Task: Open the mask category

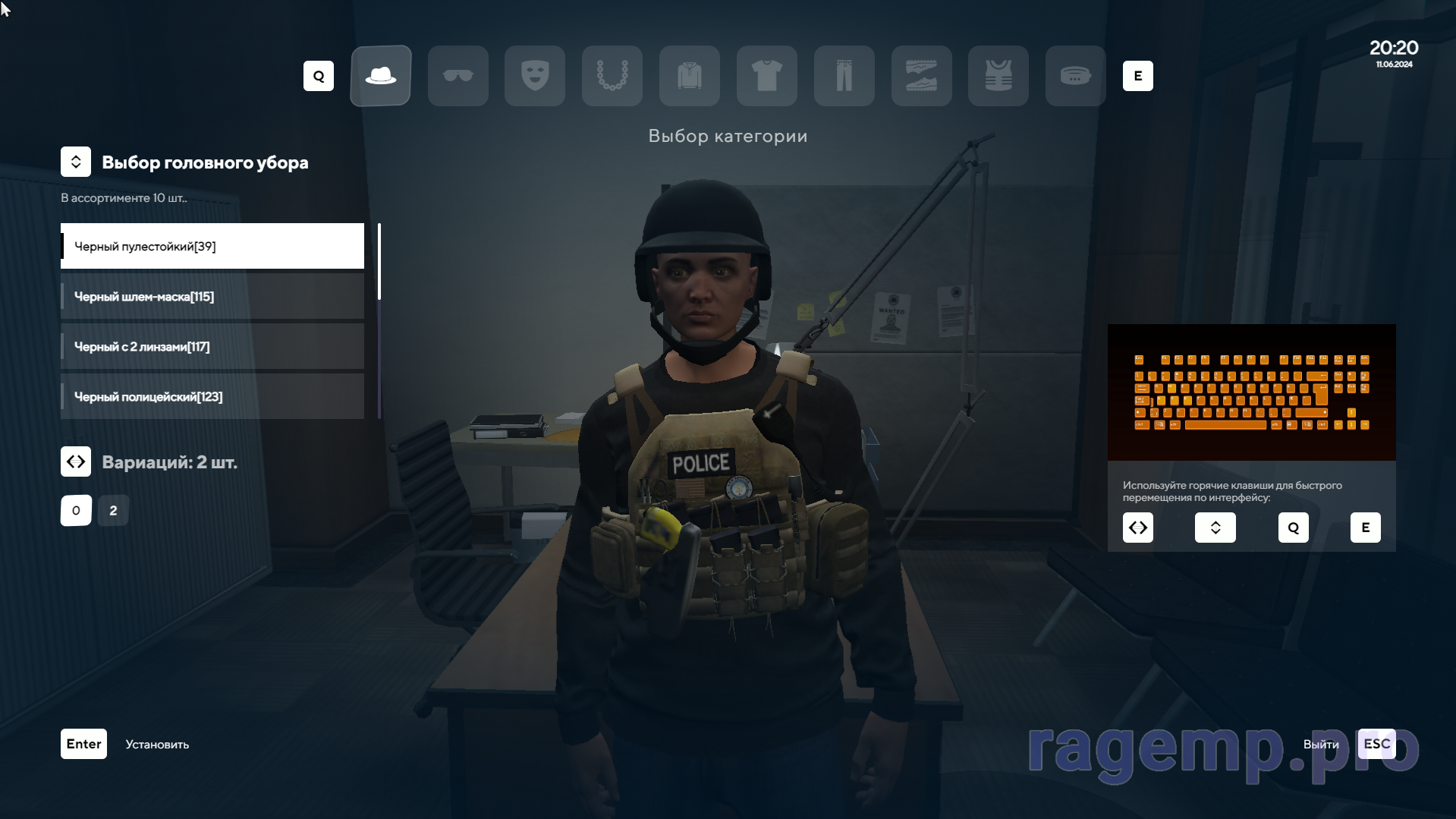Action: [x=535, y=76]
